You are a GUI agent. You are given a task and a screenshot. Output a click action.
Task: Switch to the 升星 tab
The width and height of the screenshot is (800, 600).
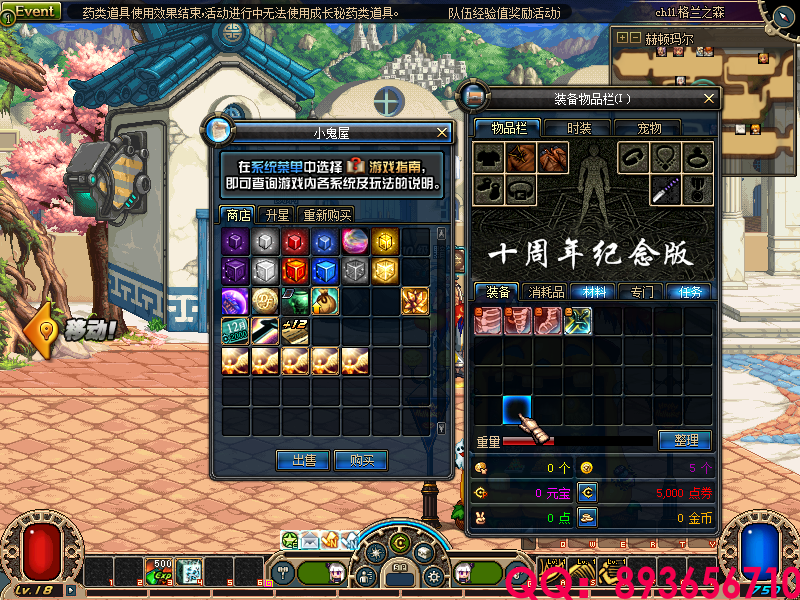pos(276,215)
